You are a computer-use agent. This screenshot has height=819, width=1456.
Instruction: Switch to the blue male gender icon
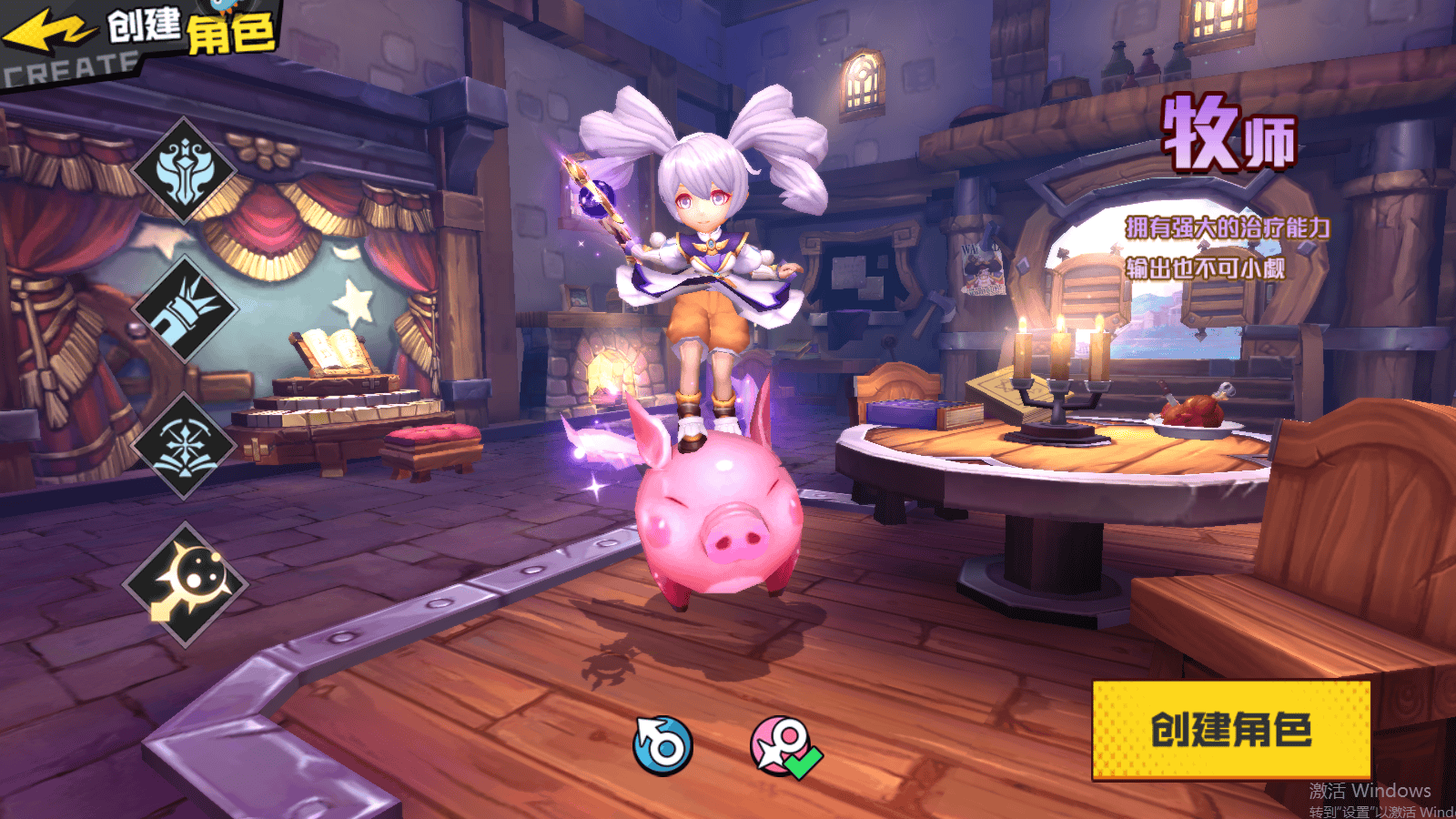pos(662,746)
